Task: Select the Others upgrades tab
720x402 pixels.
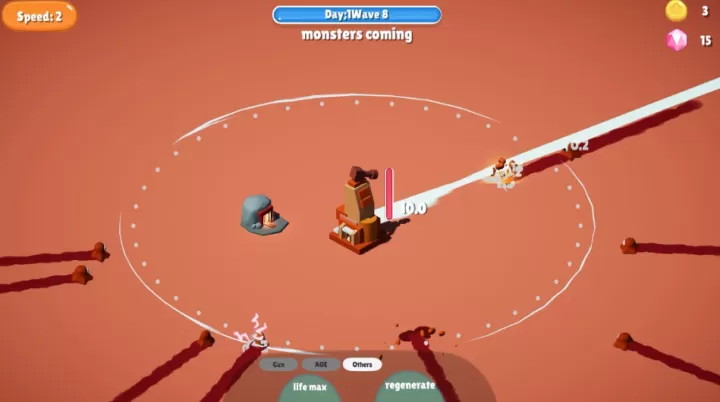Action: pyautogui.click(x=362, y=364)
